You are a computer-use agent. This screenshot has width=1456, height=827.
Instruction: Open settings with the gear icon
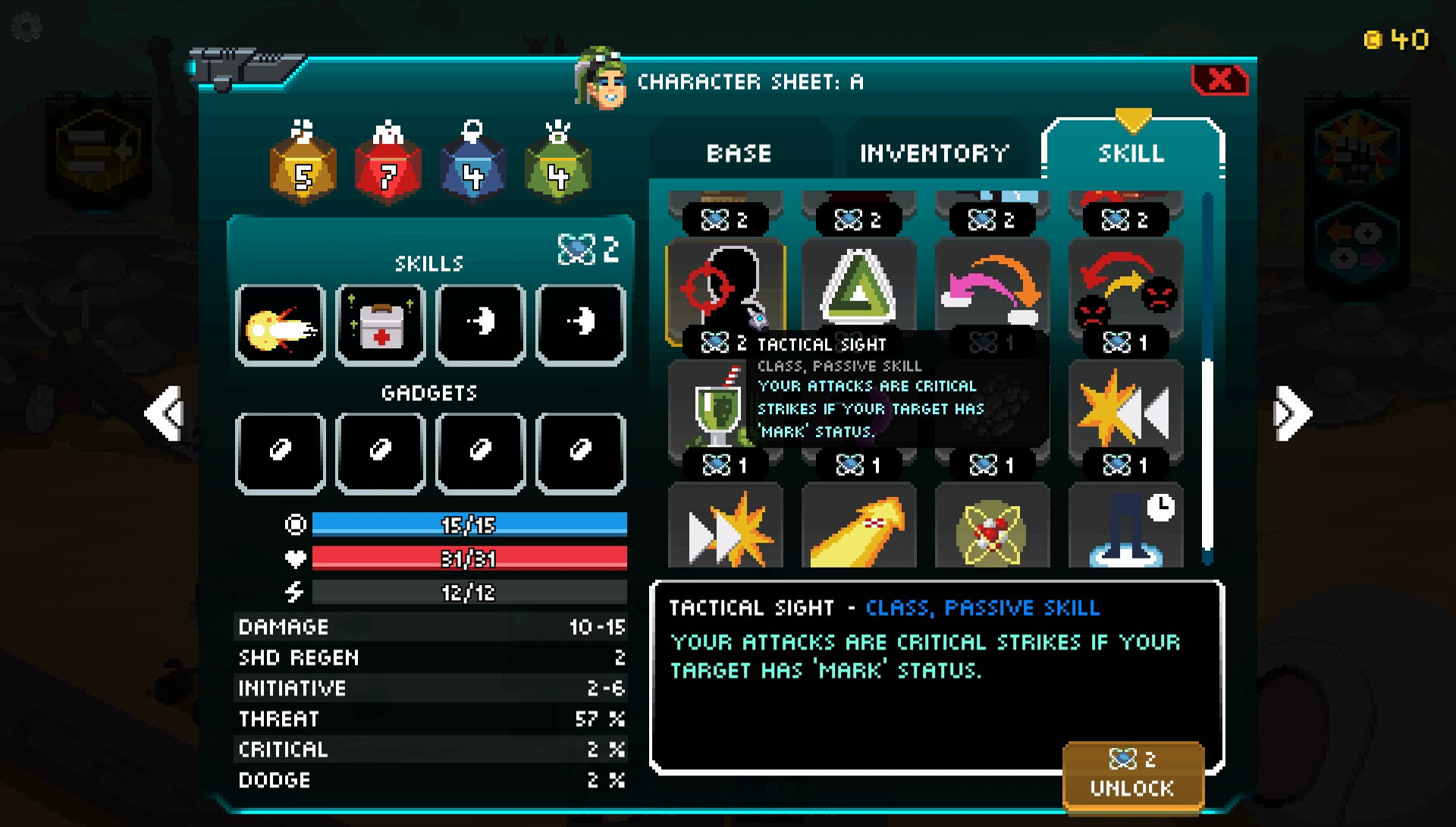(x=27, y=28)
